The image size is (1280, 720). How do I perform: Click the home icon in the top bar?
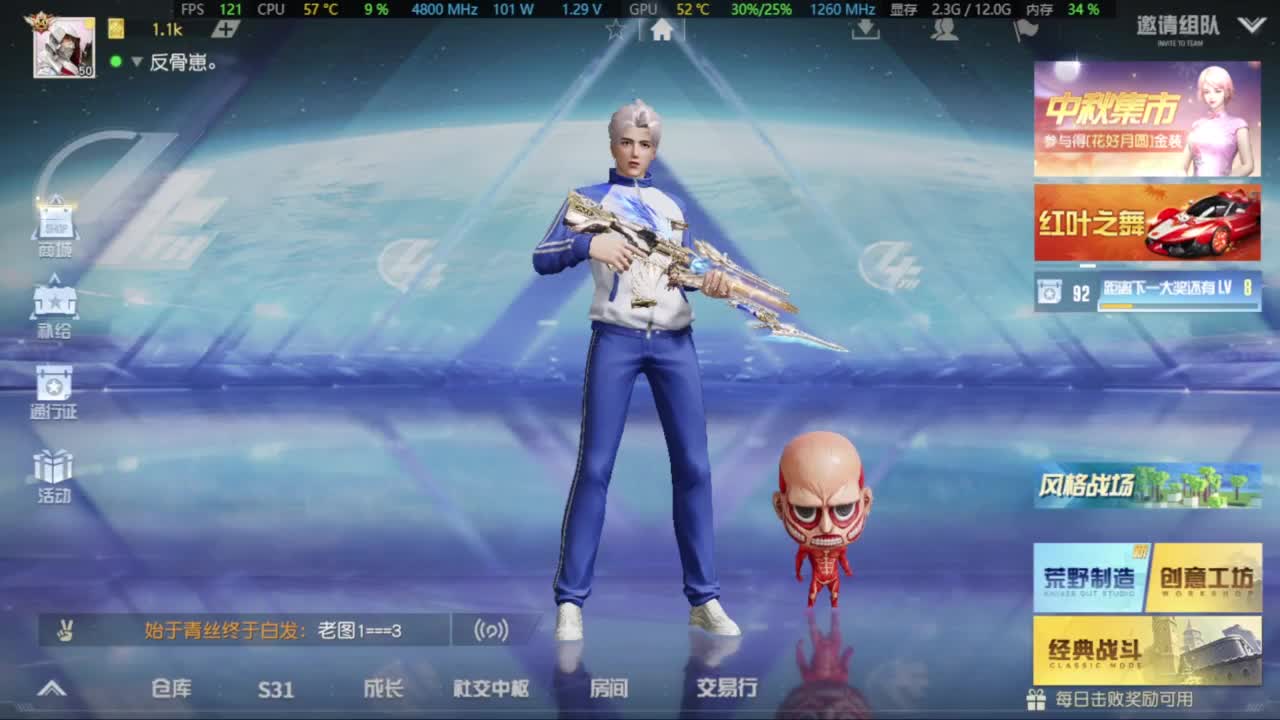click(x=659, y=30)
